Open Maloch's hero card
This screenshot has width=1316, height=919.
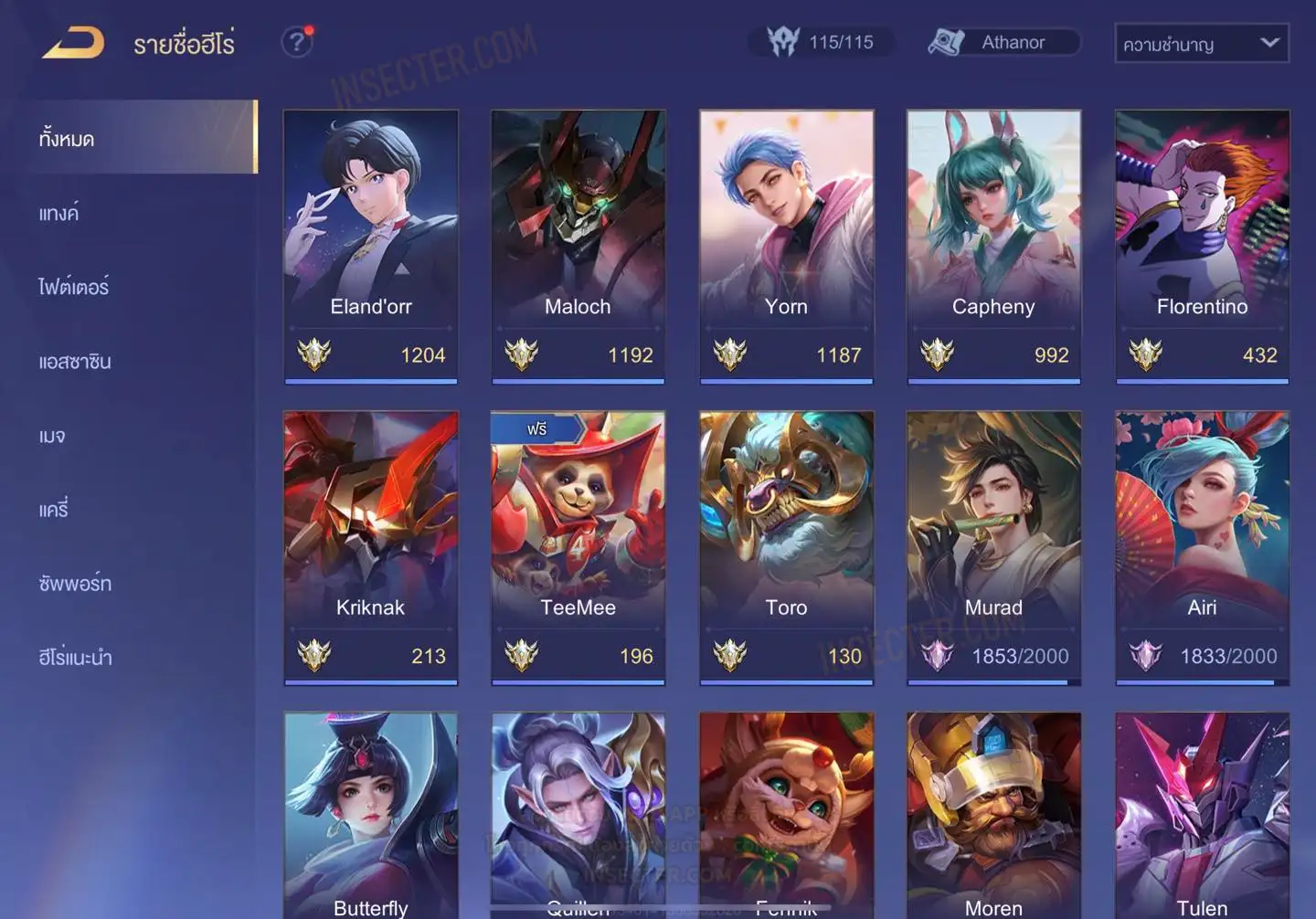click(x=578, y=247)
